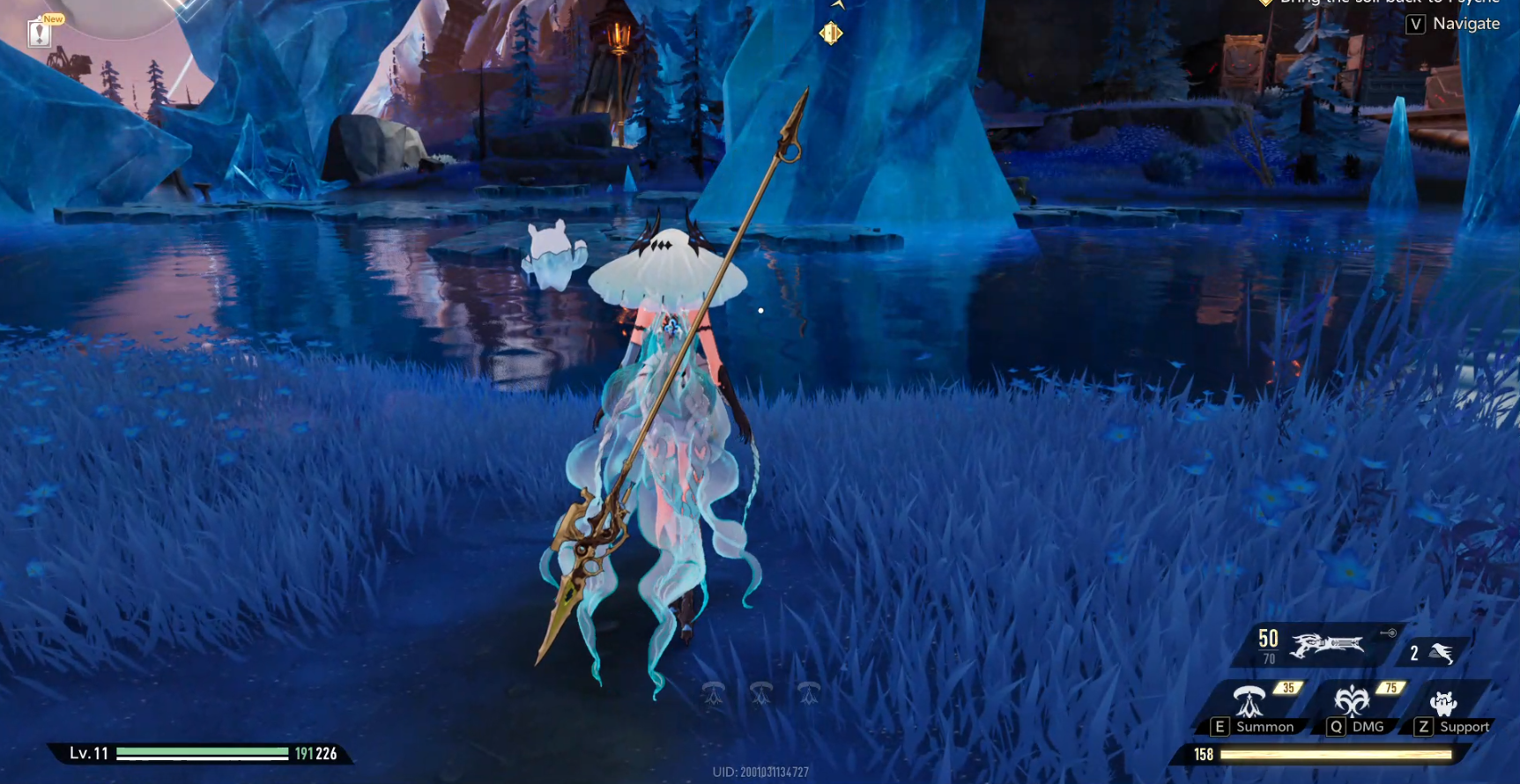The image size is (1520, 784).
Task: Click the gold quest marker diamond at top center
Action: (830, 33)
